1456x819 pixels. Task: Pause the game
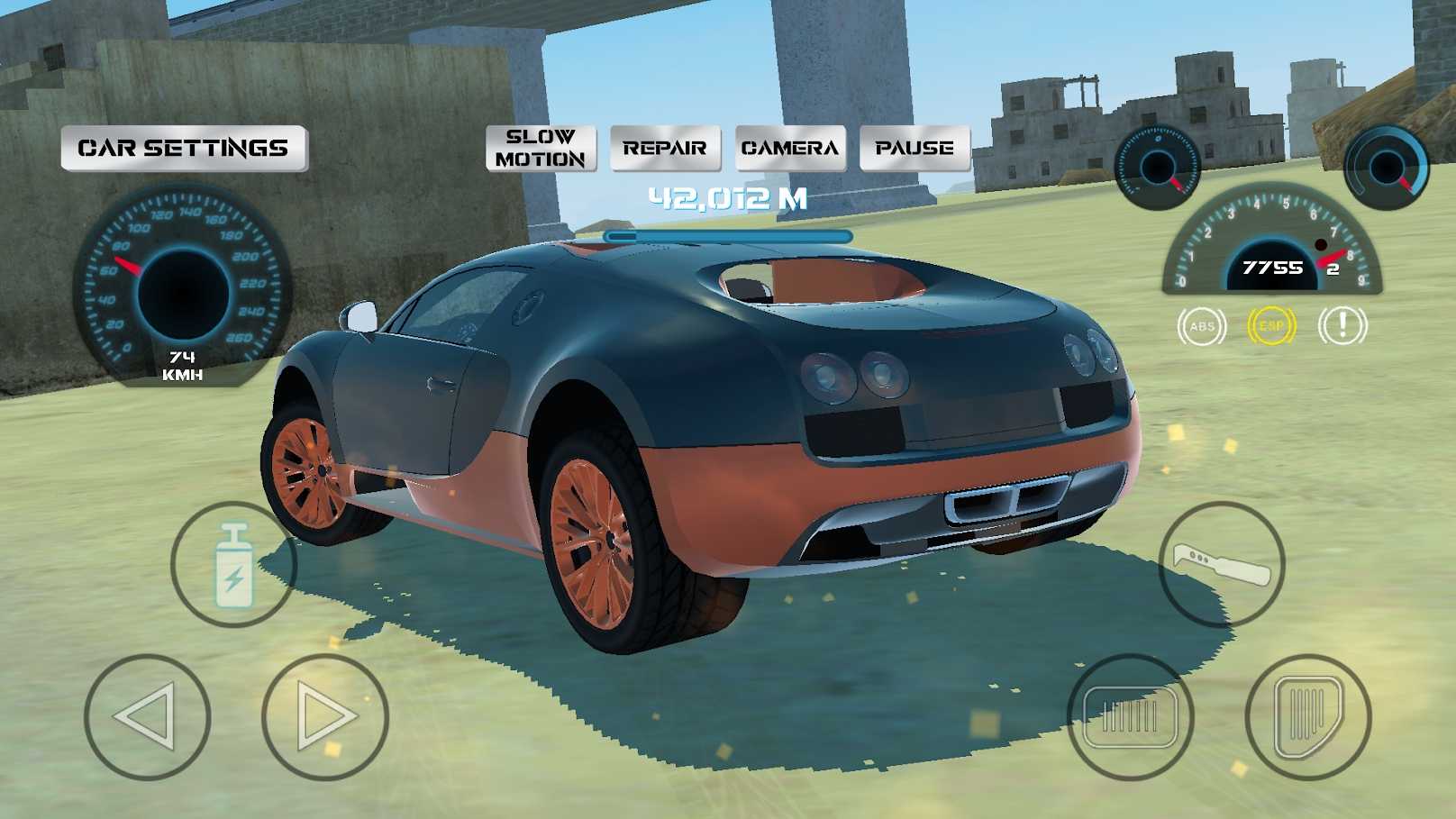tap(915, 149)
